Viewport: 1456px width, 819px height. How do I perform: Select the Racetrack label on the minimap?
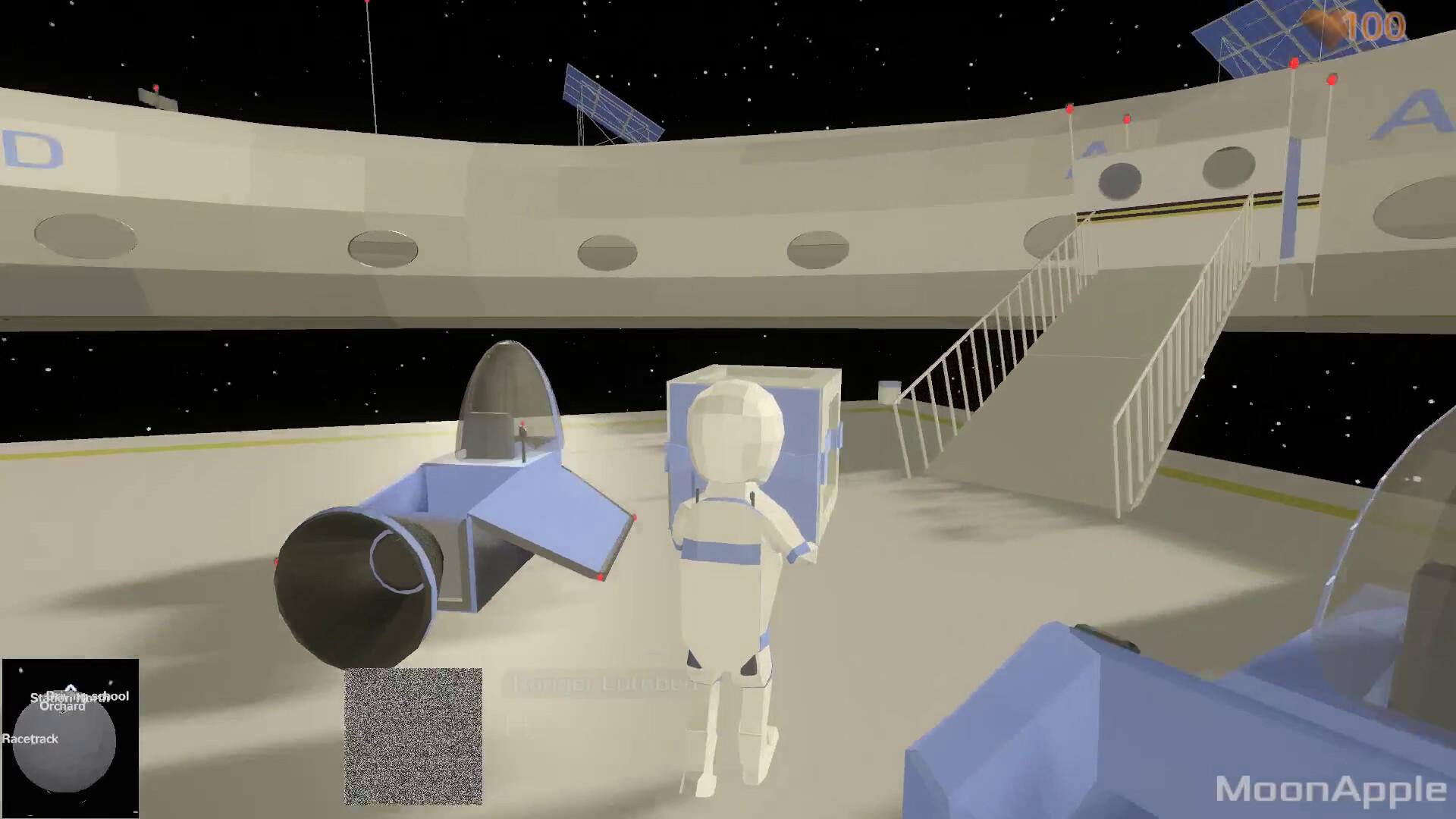[x=30, y=738]
